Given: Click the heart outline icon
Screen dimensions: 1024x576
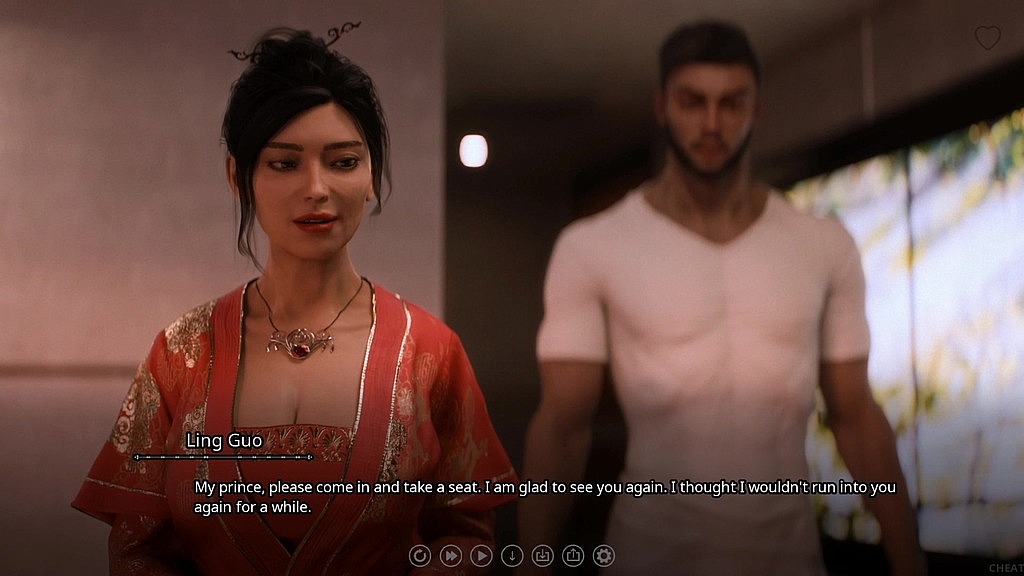Looking at the screenshot, I should click(x=987, y=38).
